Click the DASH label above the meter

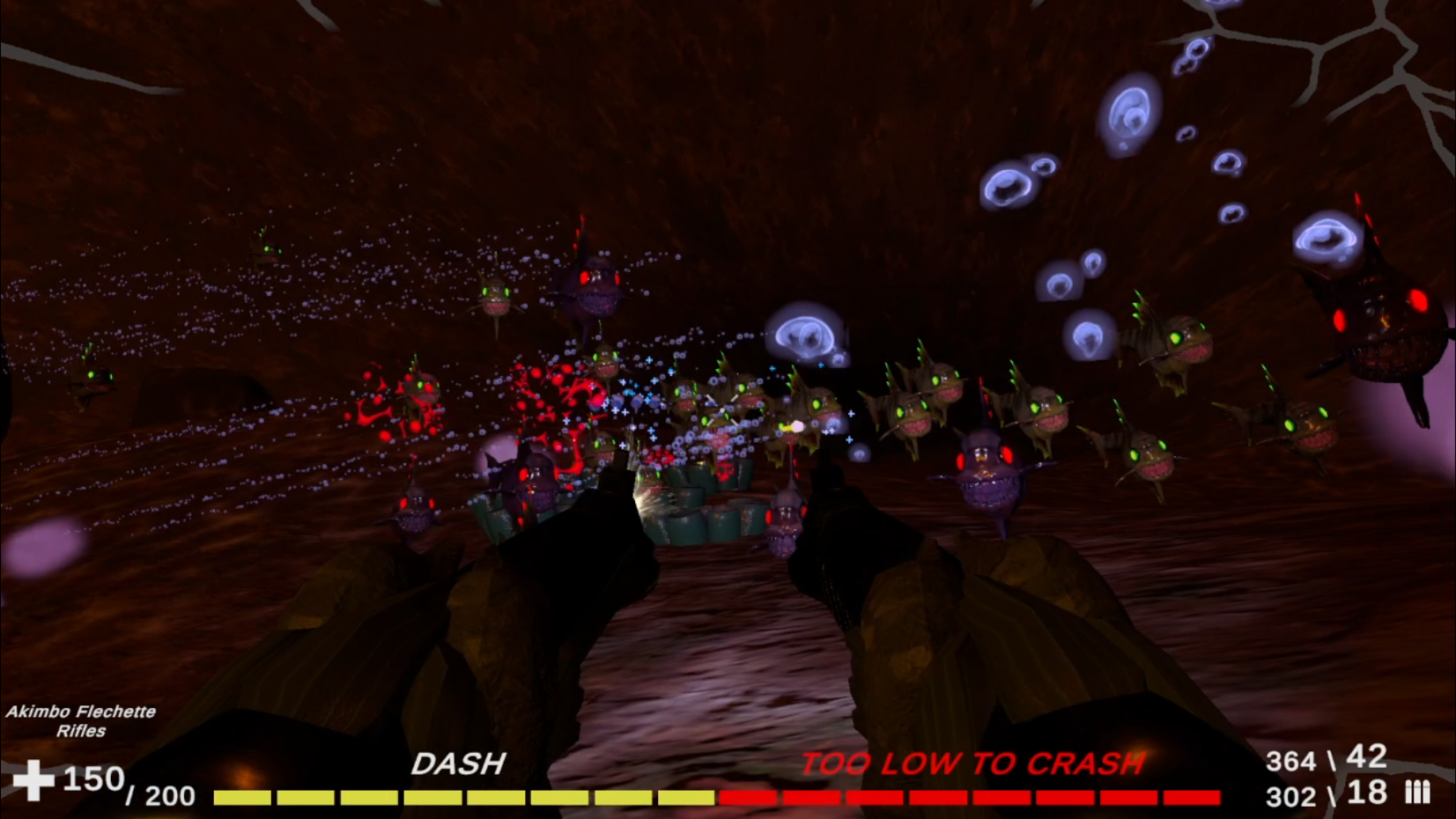point(460,763)
